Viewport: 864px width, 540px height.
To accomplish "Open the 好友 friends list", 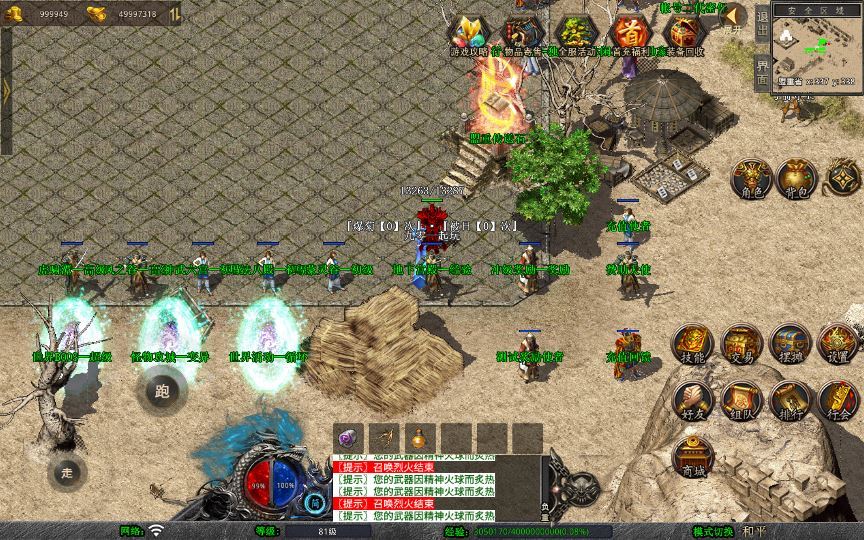I will (692, 400).
